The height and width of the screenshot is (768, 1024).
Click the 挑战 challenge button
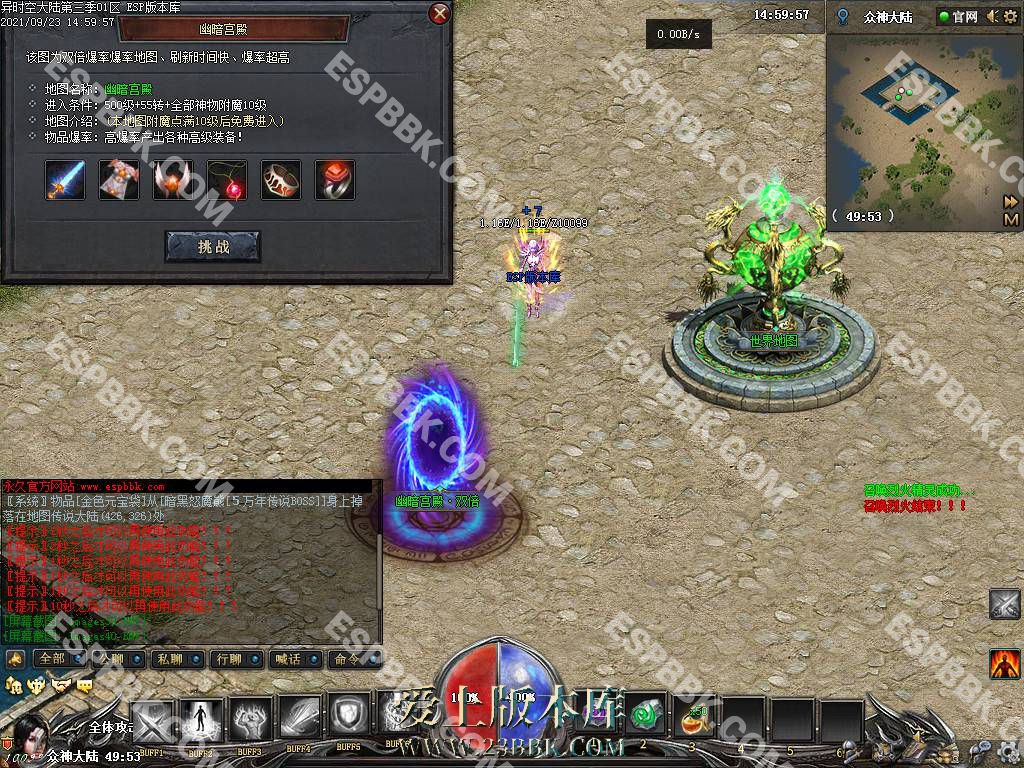[x=212, y=246]
